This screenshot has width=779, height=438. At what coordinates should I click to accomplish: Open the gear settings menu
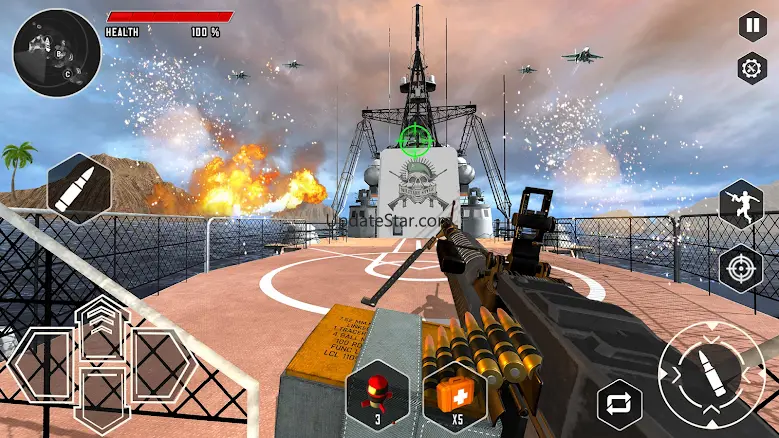(751, 68)
